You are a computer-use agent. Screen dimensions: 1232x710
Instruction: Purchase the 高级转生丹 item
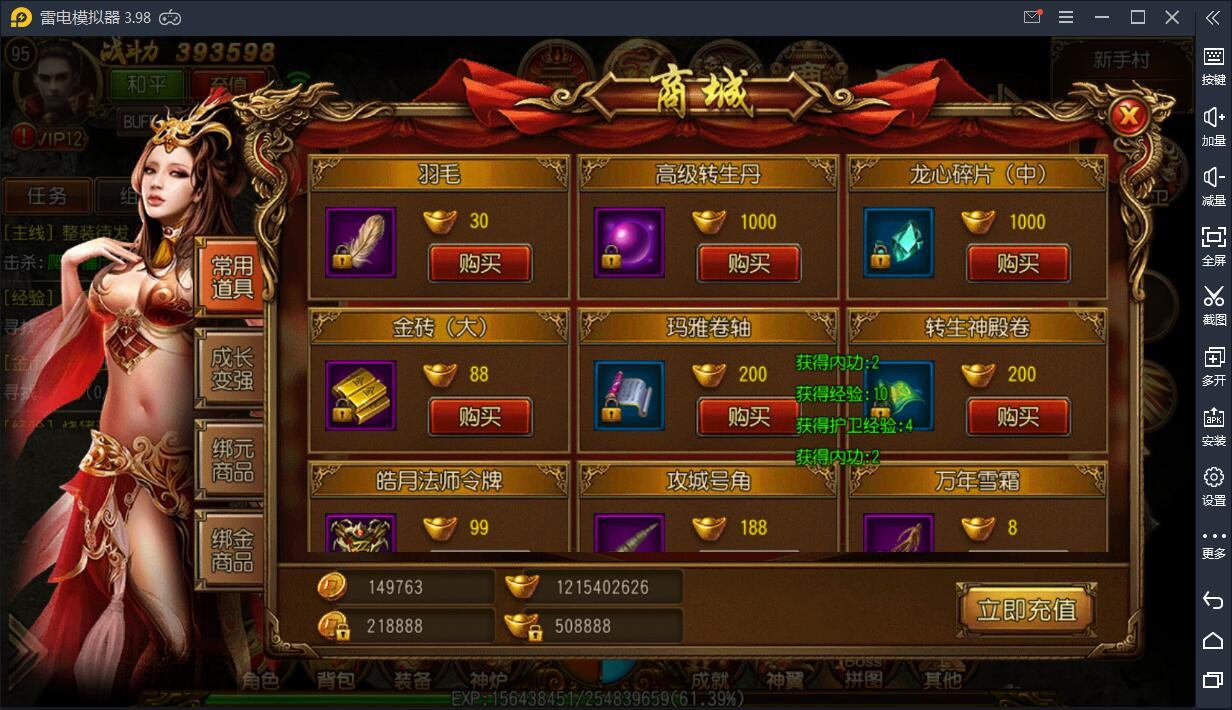click(749, 264)
